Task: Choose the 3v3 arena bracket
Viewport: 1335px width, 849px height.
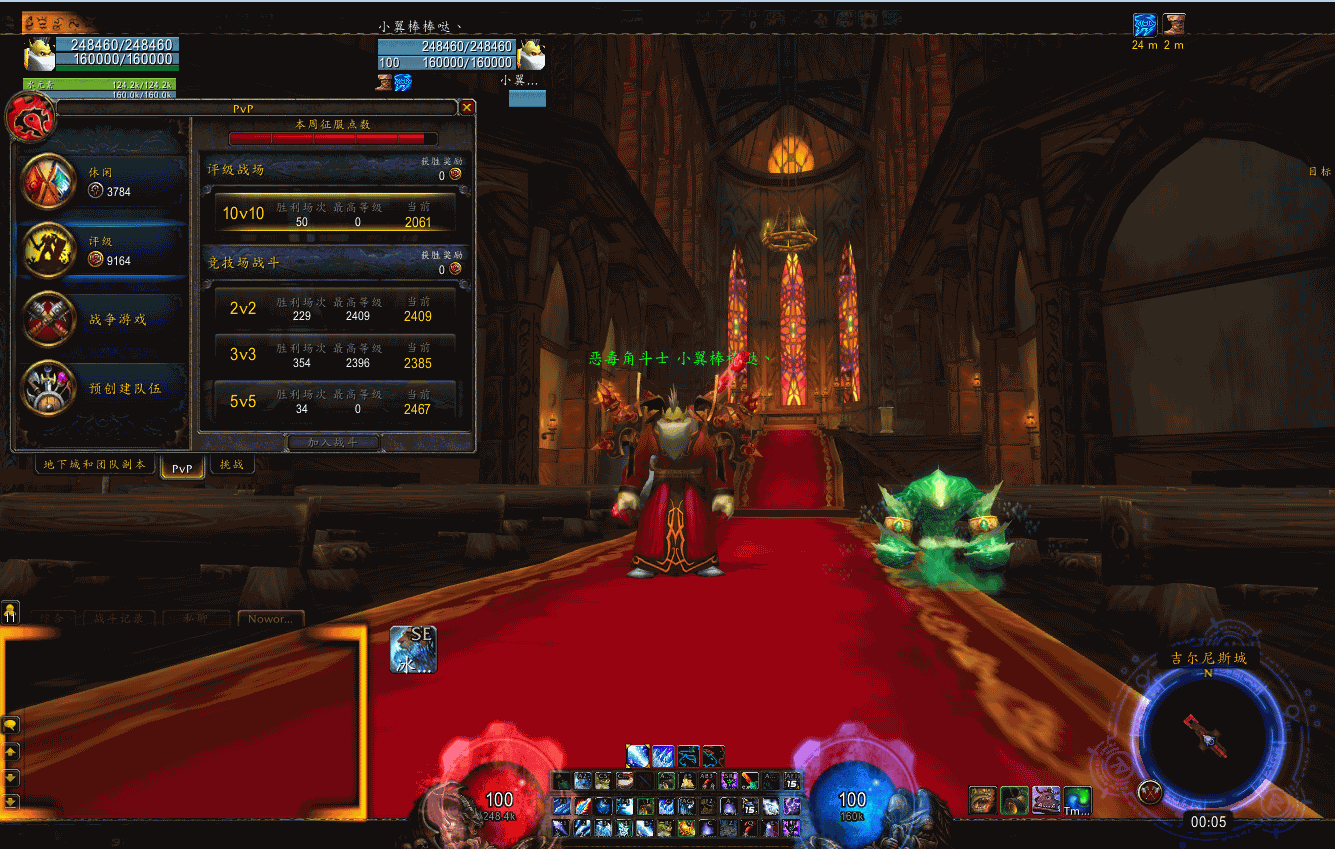Action: click(336, 355)
